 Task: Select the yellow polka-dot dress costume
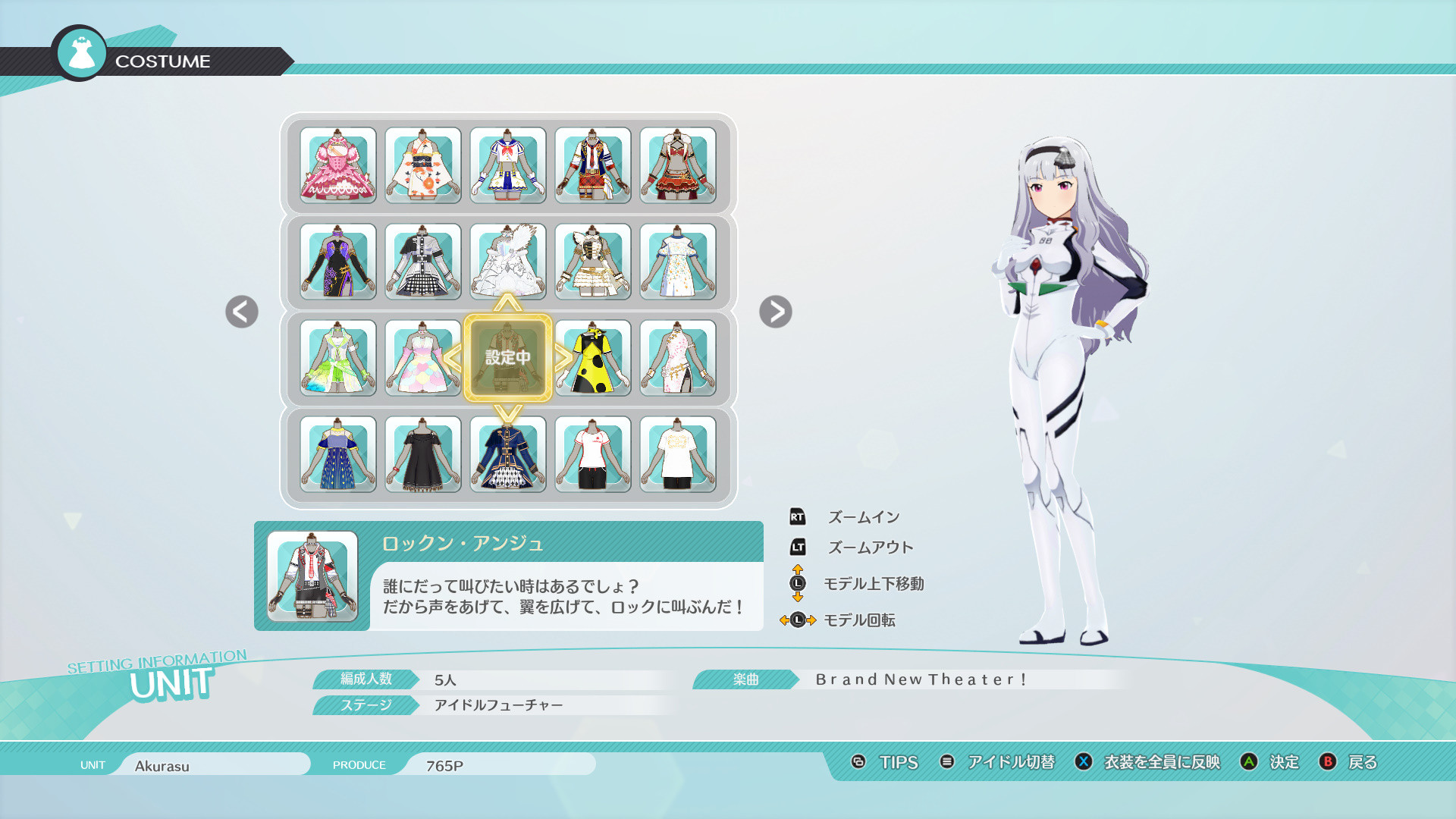click(592, 359)
